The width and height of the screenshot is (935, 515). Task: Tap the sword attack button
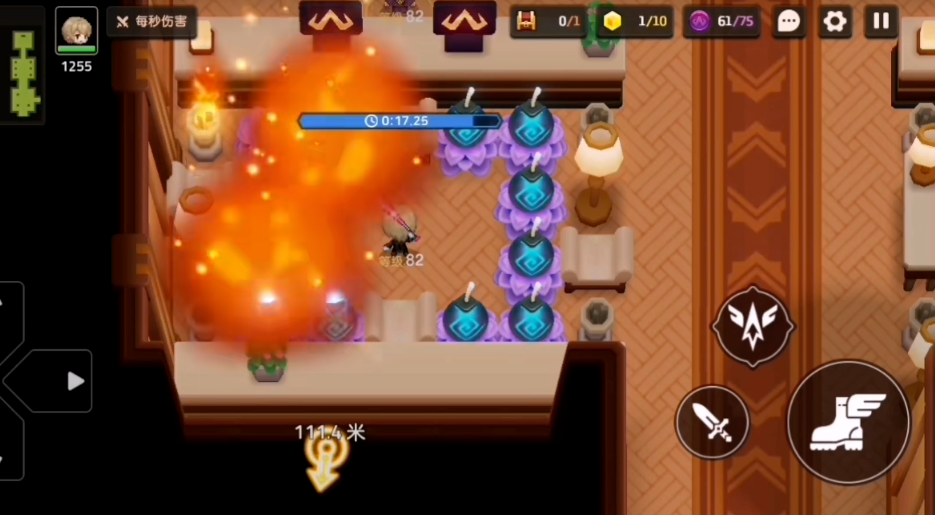coord(712,422)
